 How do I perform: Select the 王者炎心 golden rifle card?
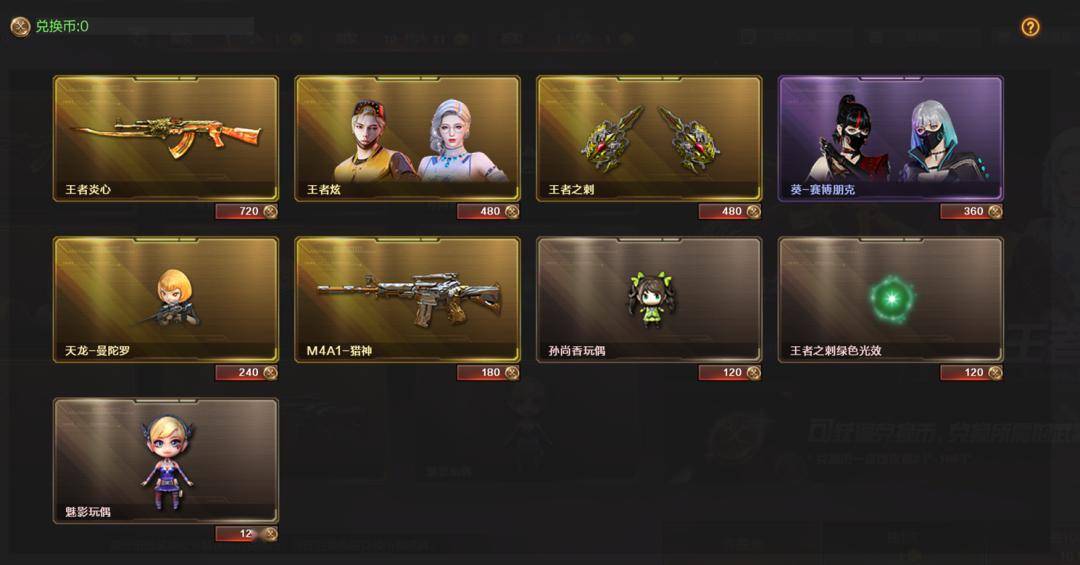(x=166, y=138)
